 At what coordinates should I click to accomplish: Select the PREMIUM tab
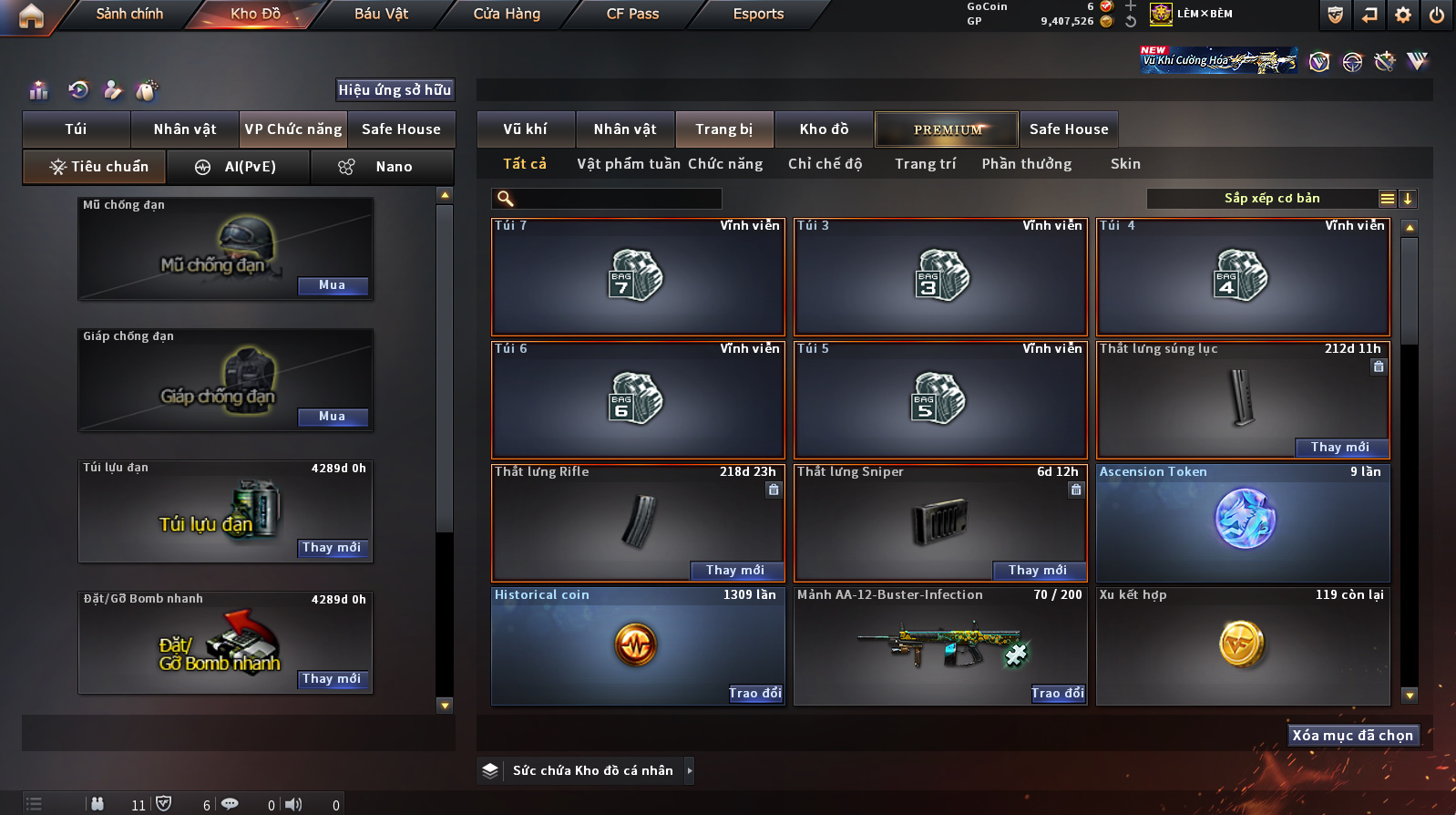(x=948, y=129)
